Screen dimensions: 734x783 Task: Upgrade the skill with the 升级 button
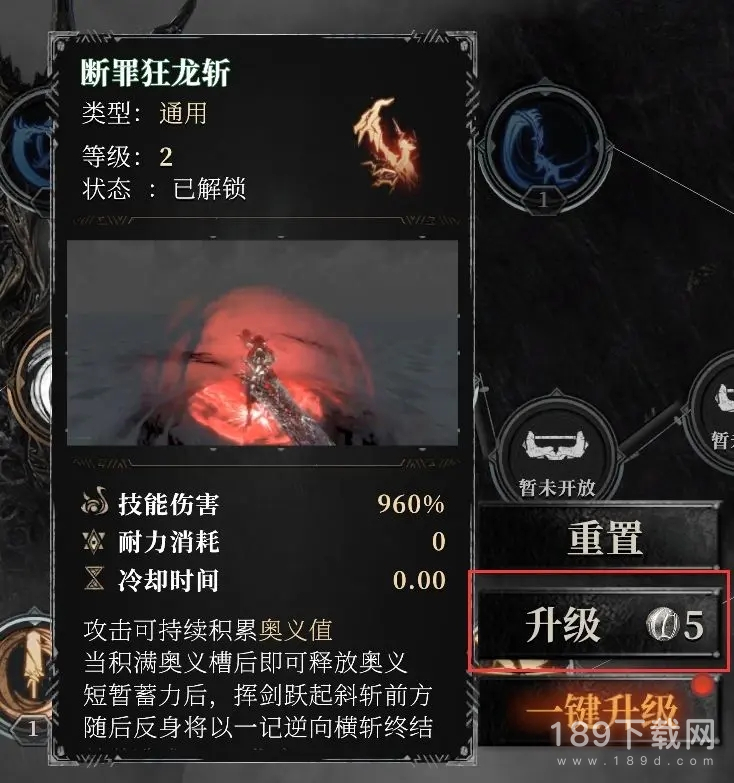click(598, 626)
